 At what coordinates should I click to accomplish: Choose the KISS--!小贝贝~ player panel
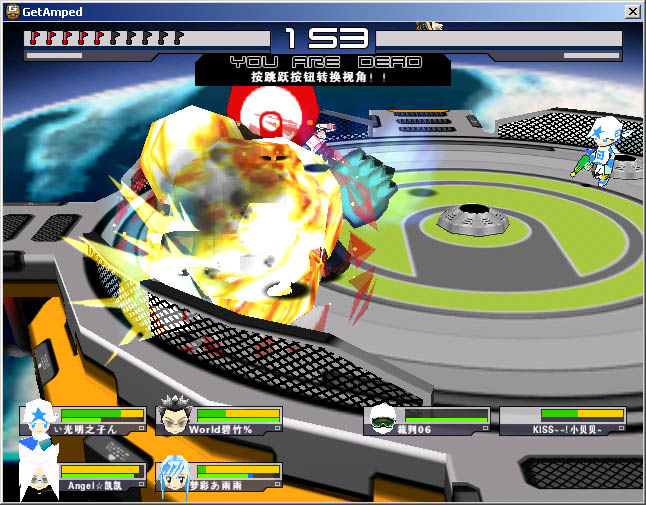click(563, 420)
